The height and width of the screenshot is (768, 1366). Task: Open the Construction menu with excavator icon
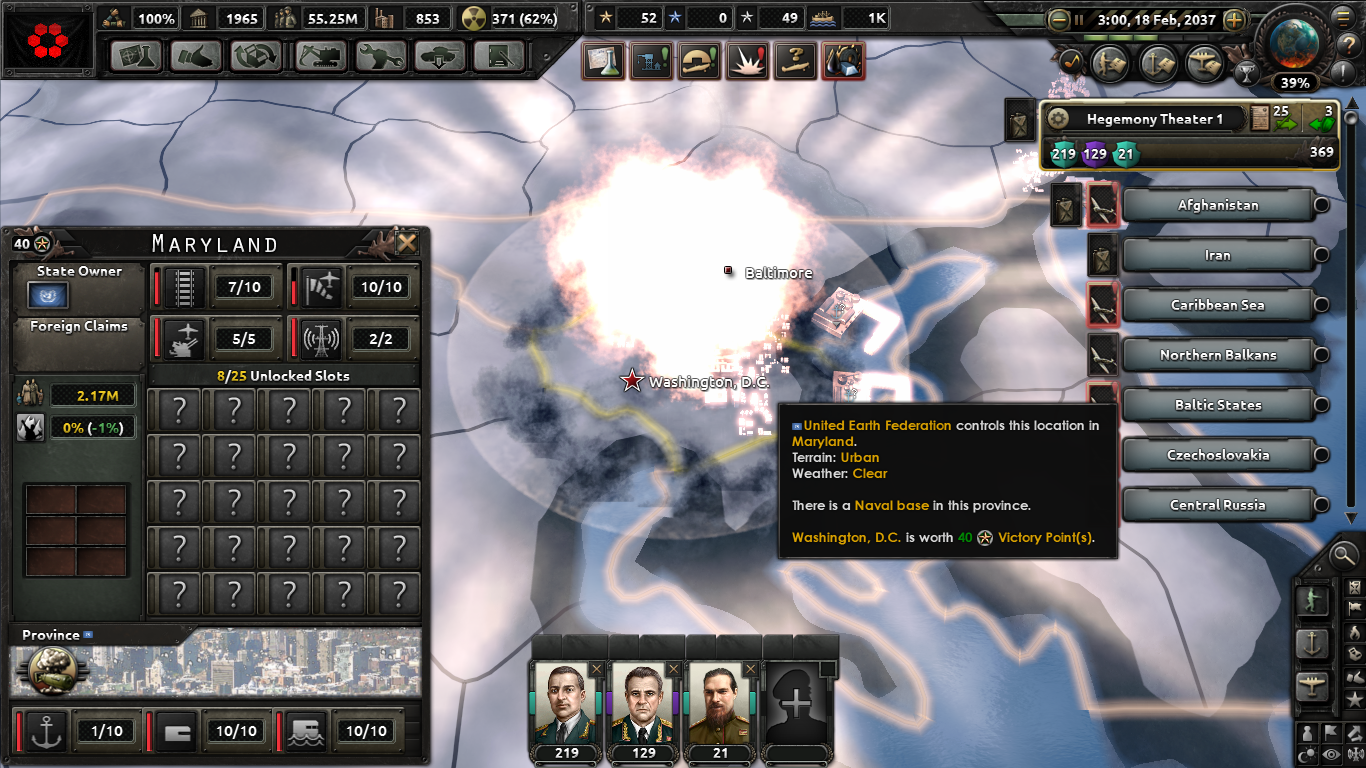[320, 56]
